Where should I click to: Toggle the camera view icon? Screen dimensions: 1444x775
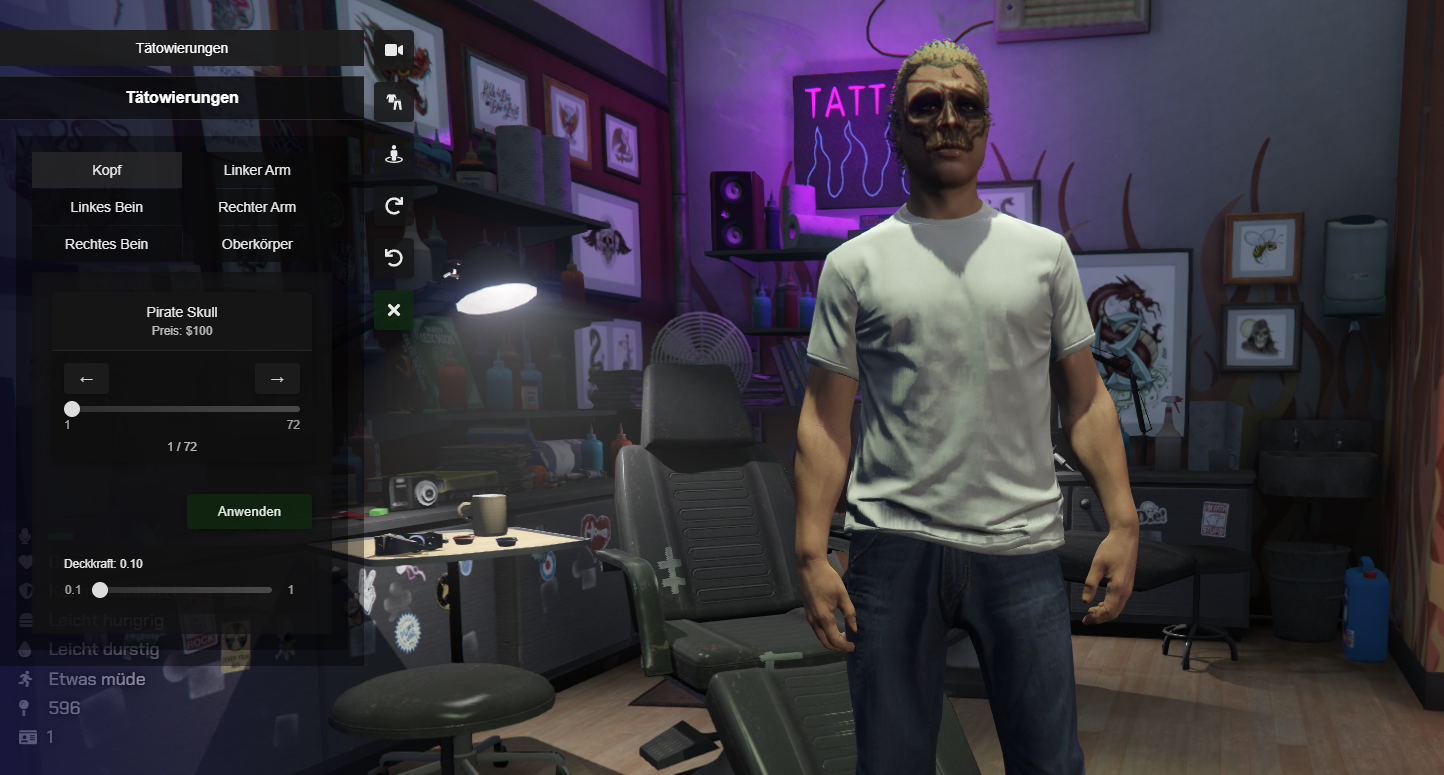click(x=394, y=50)
